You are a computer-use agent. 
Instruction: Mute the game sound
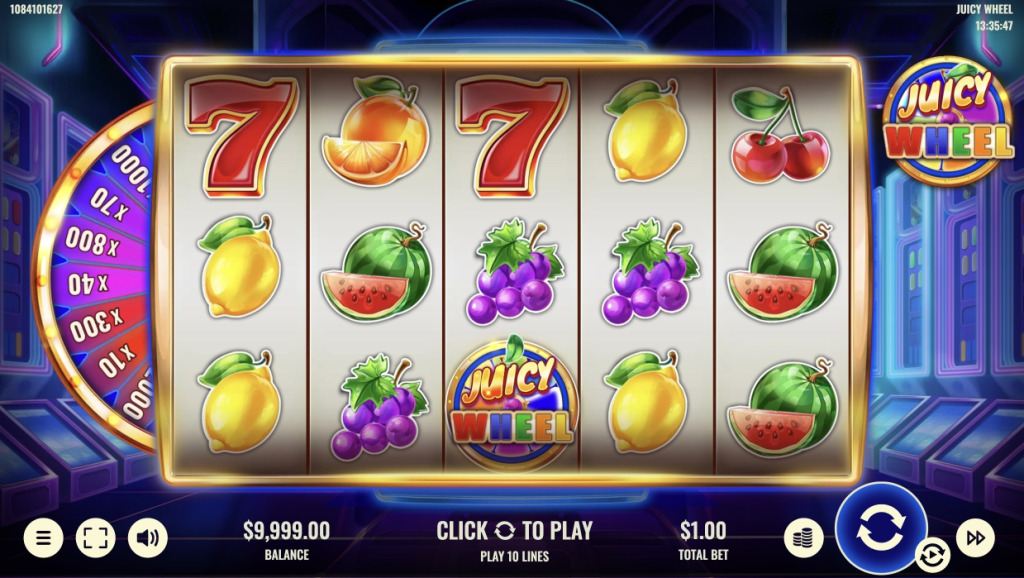148,538
